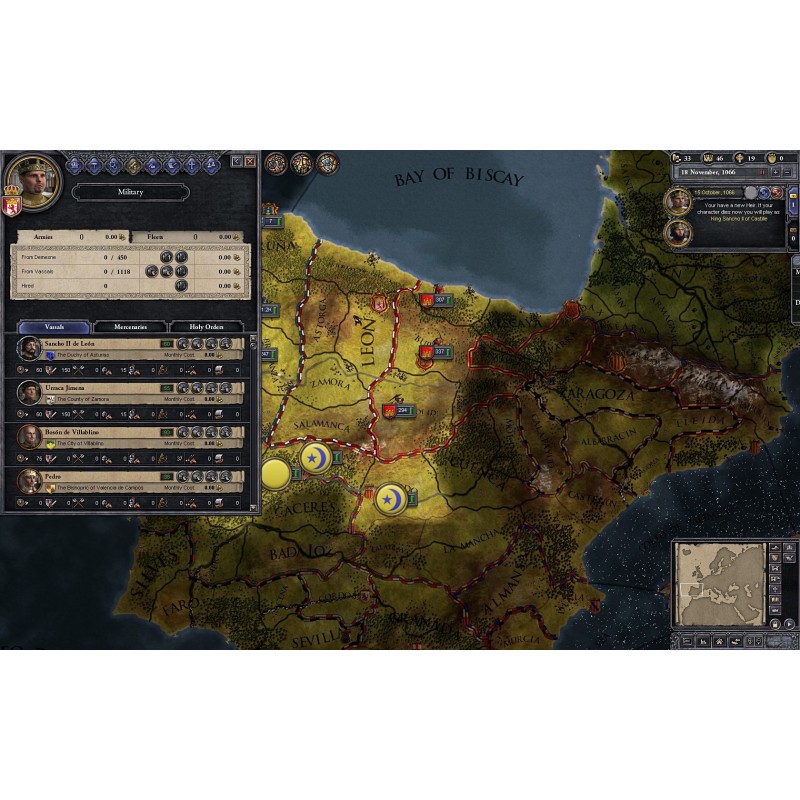
Task: Click the new heir notification portrait
Action: (678, 201)
